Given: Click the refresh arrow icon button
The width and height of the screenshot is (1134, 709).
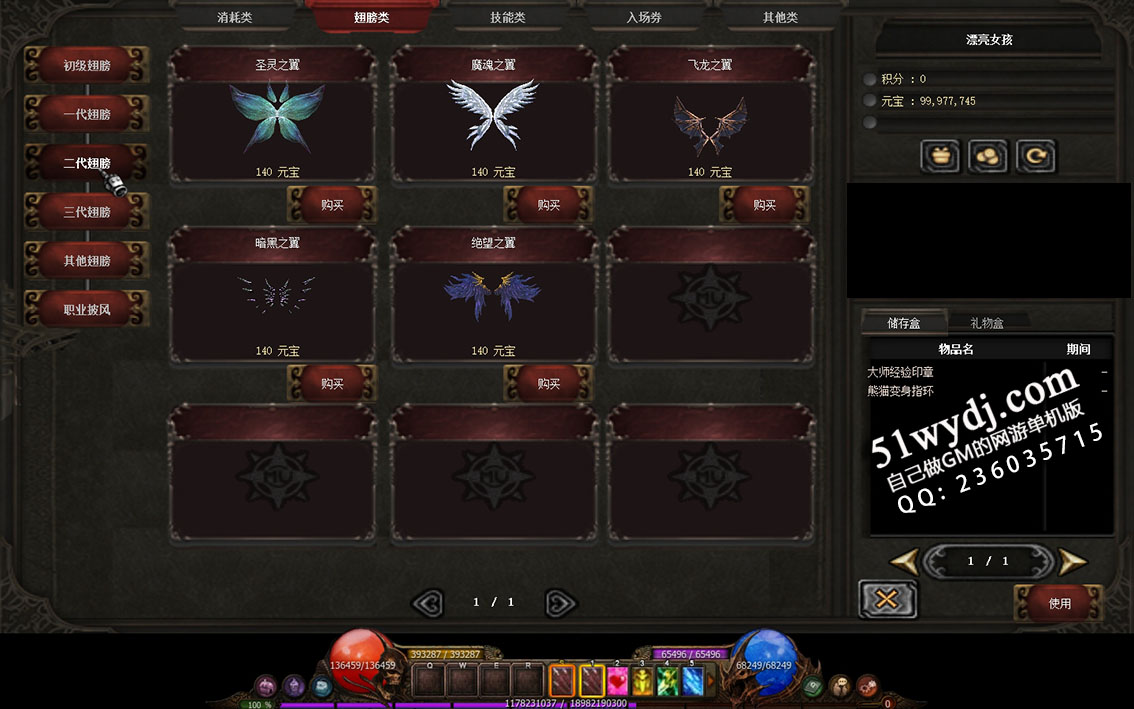Looking at the screenshot, I should (x=1035, y=157).
